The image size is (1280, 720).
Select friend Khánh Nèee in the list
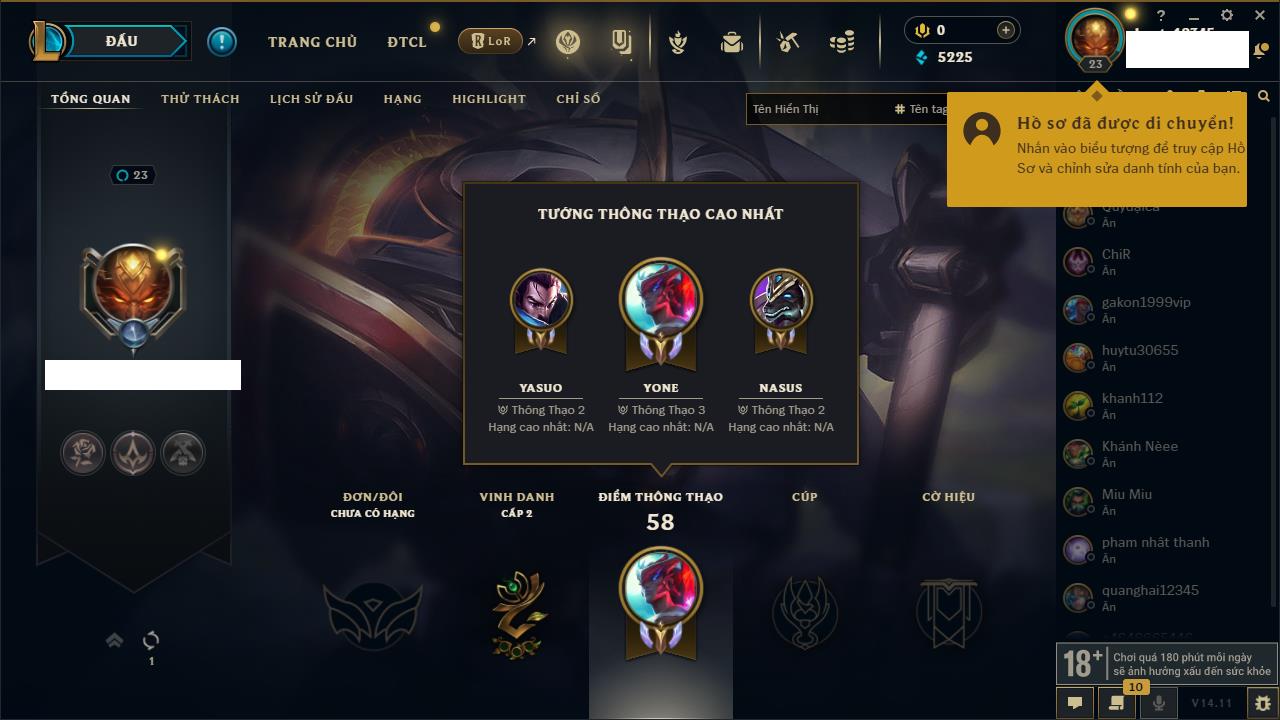[x=1139, y=446]
